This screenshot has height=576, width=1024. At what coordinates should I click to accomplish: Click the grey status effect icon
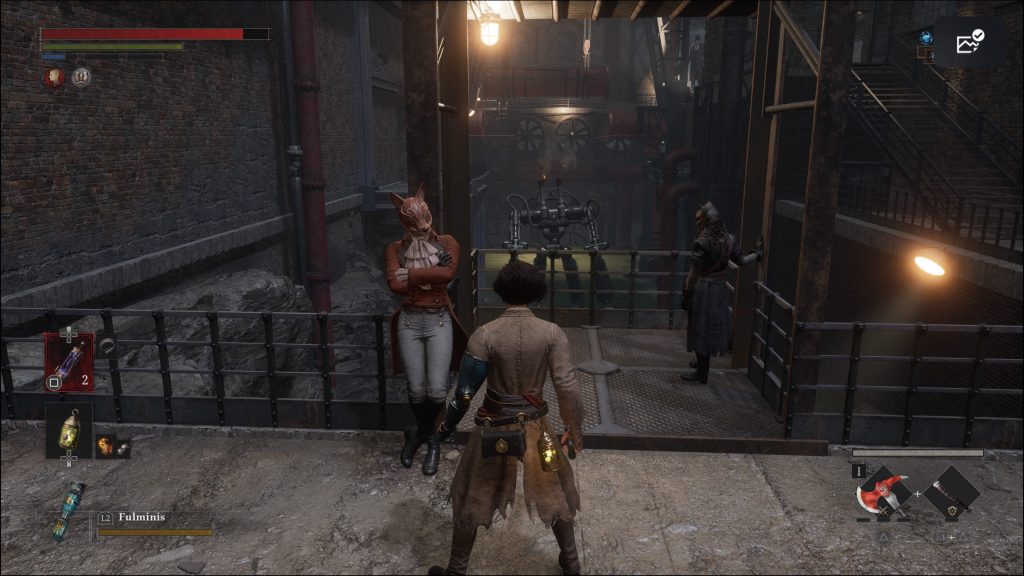(81, 77)
